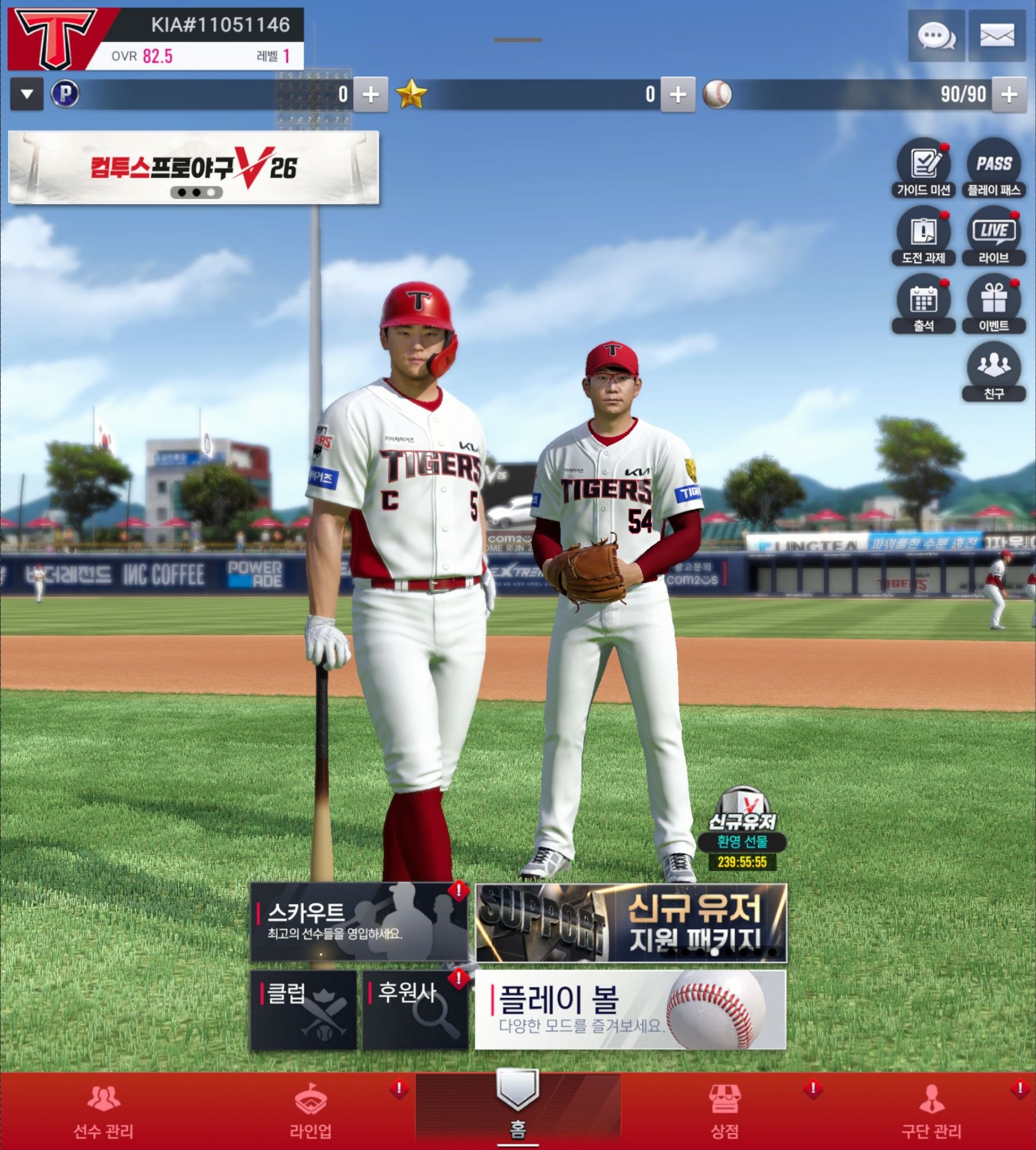Expand the currency dropdown arrow
1036x1150 pixels.
pos(27,94)
